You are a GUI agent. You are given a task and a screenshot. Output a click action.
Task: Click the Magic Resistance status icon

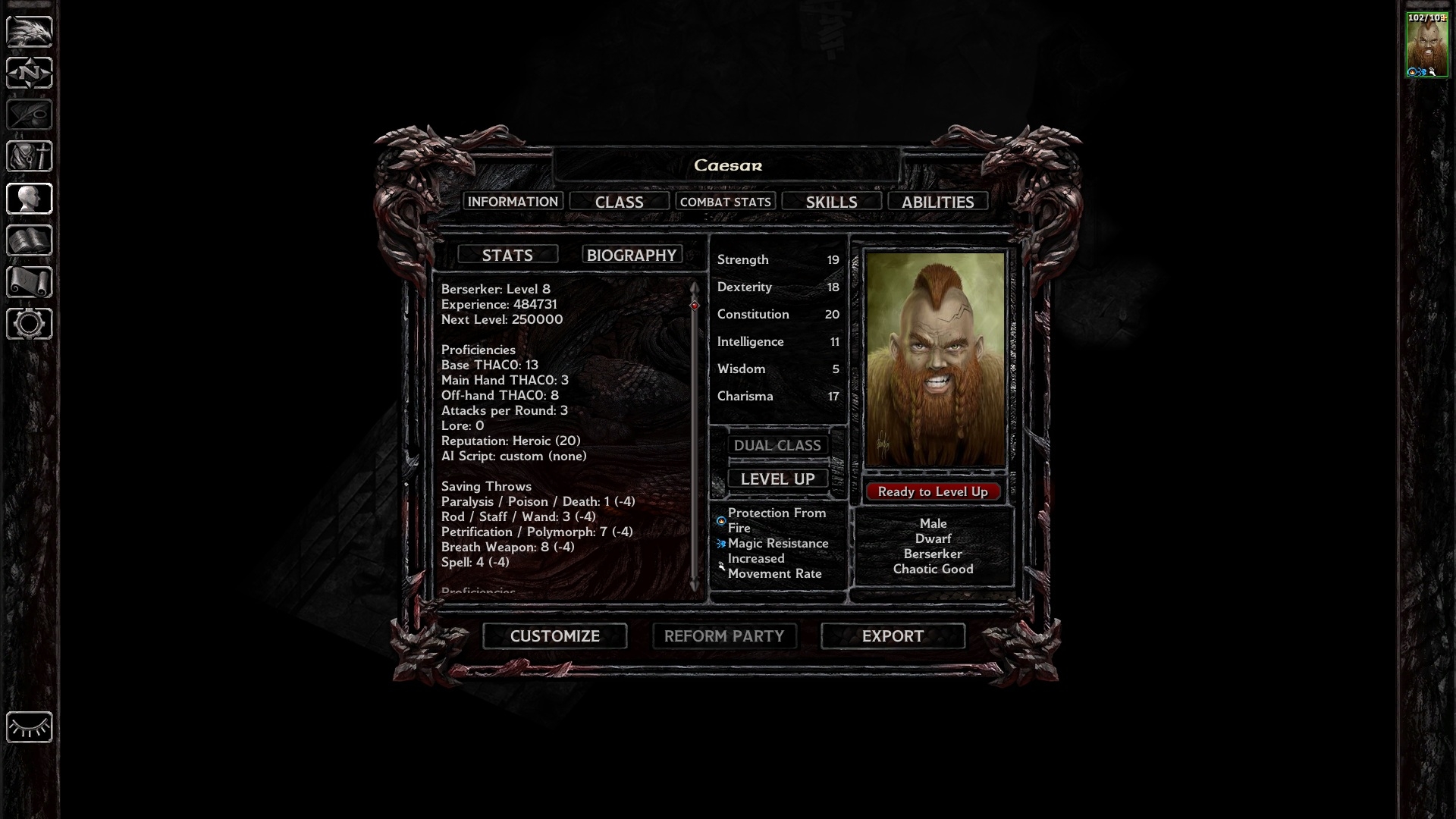pos(720,543)
